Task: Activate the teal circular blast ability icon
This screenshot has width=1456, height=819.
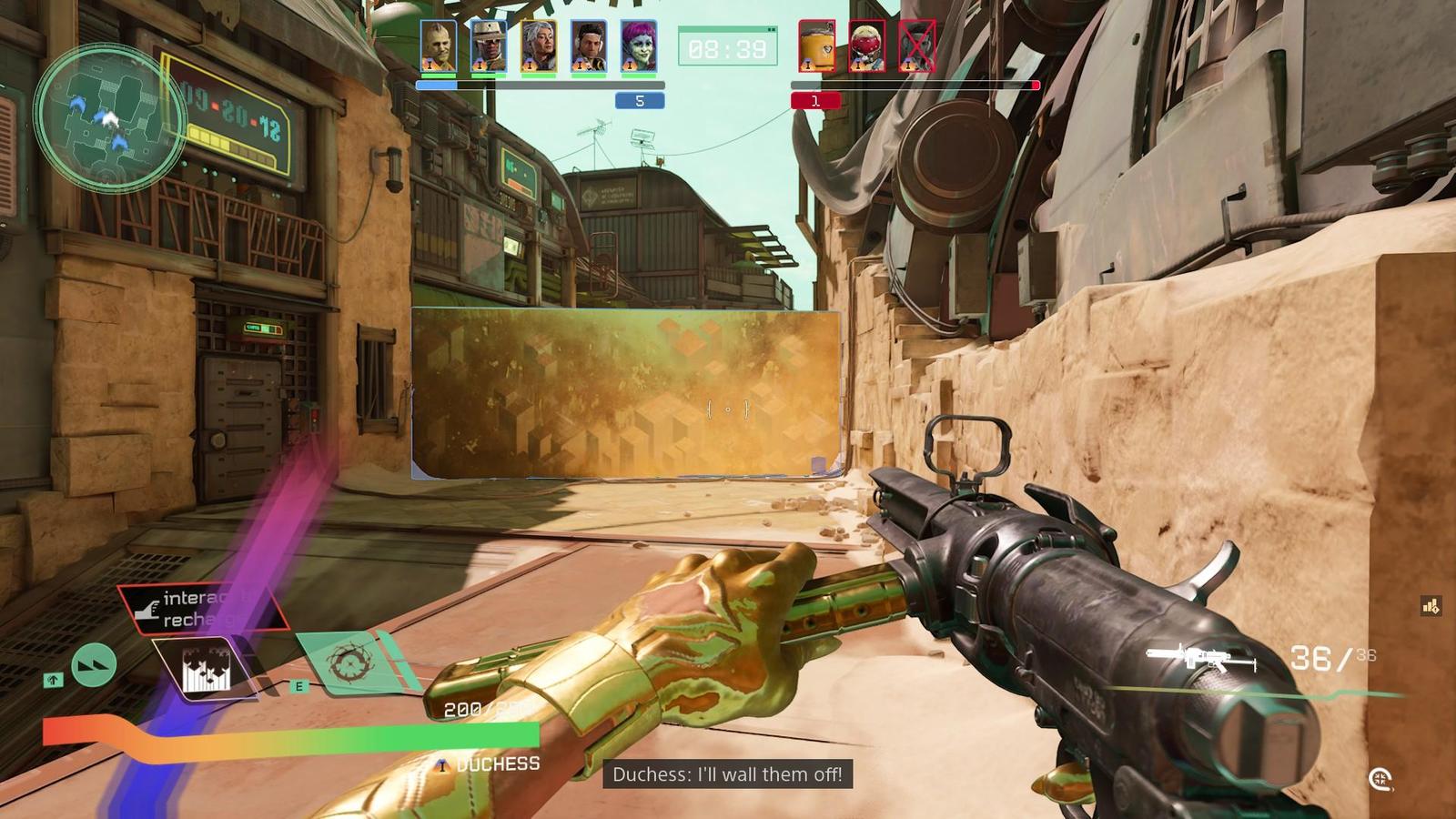Action: [349, 663]
